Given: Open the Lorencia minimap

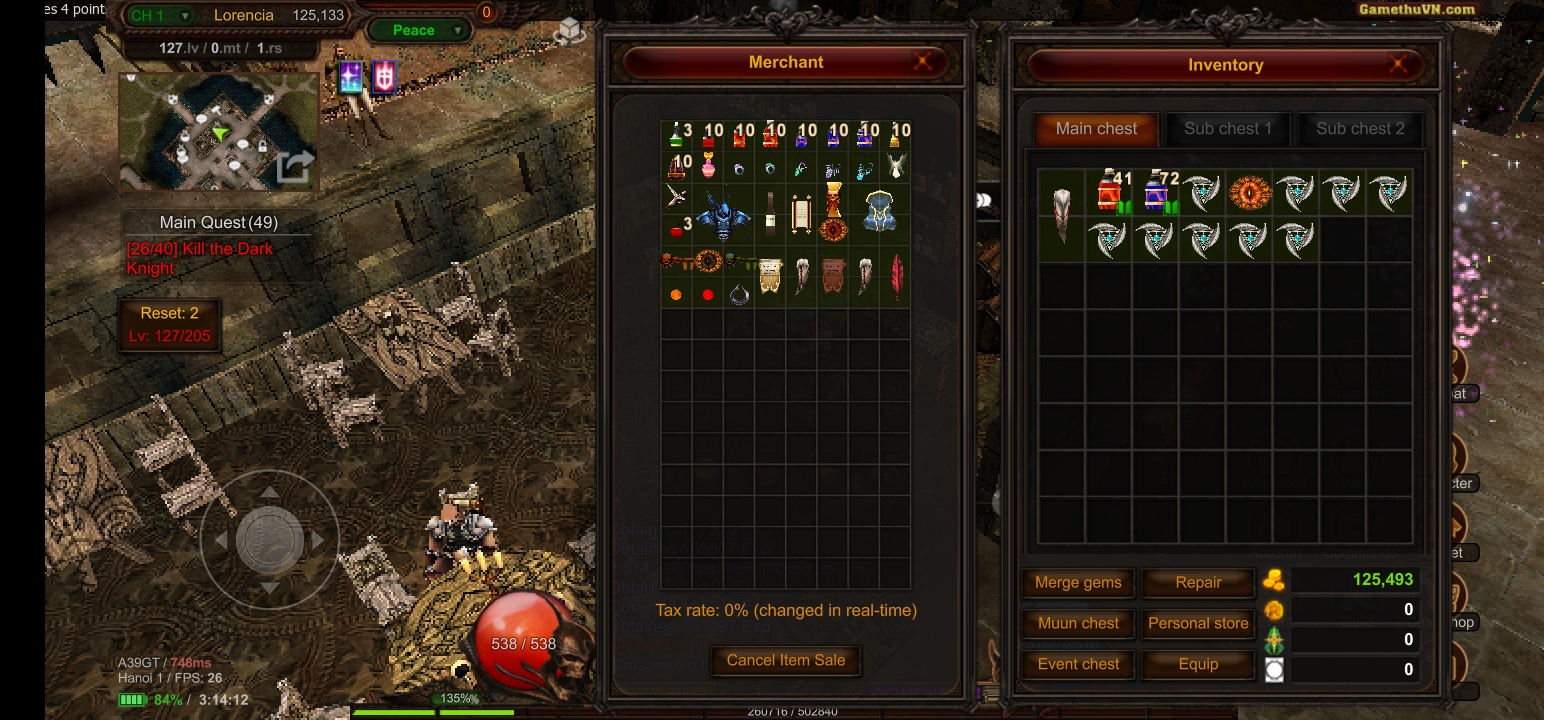Looking at the screenshot, I should point(219,131).
